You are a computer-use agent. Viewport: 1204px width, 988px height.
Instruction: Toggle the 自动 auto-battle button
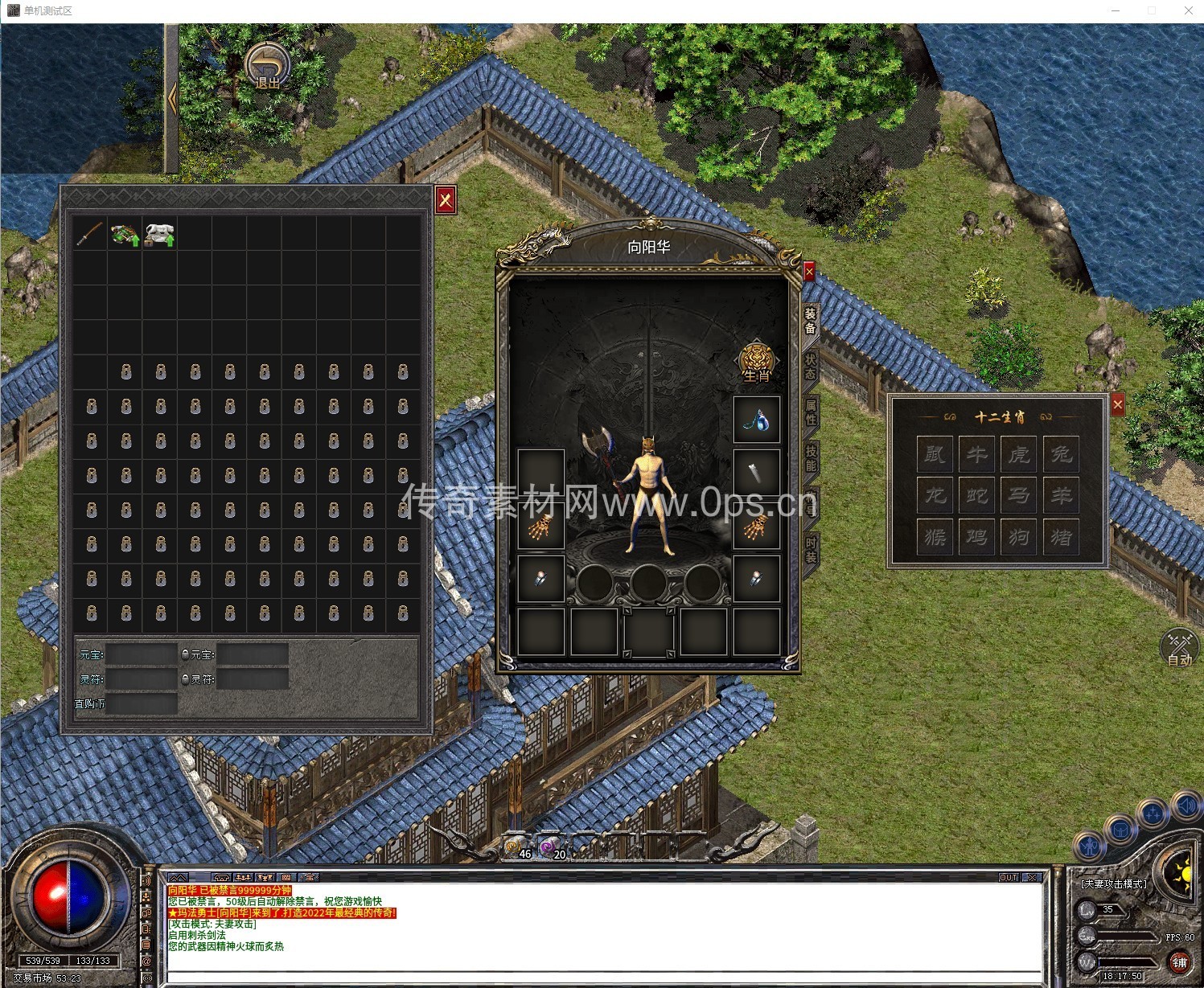tap(1179, 647)
